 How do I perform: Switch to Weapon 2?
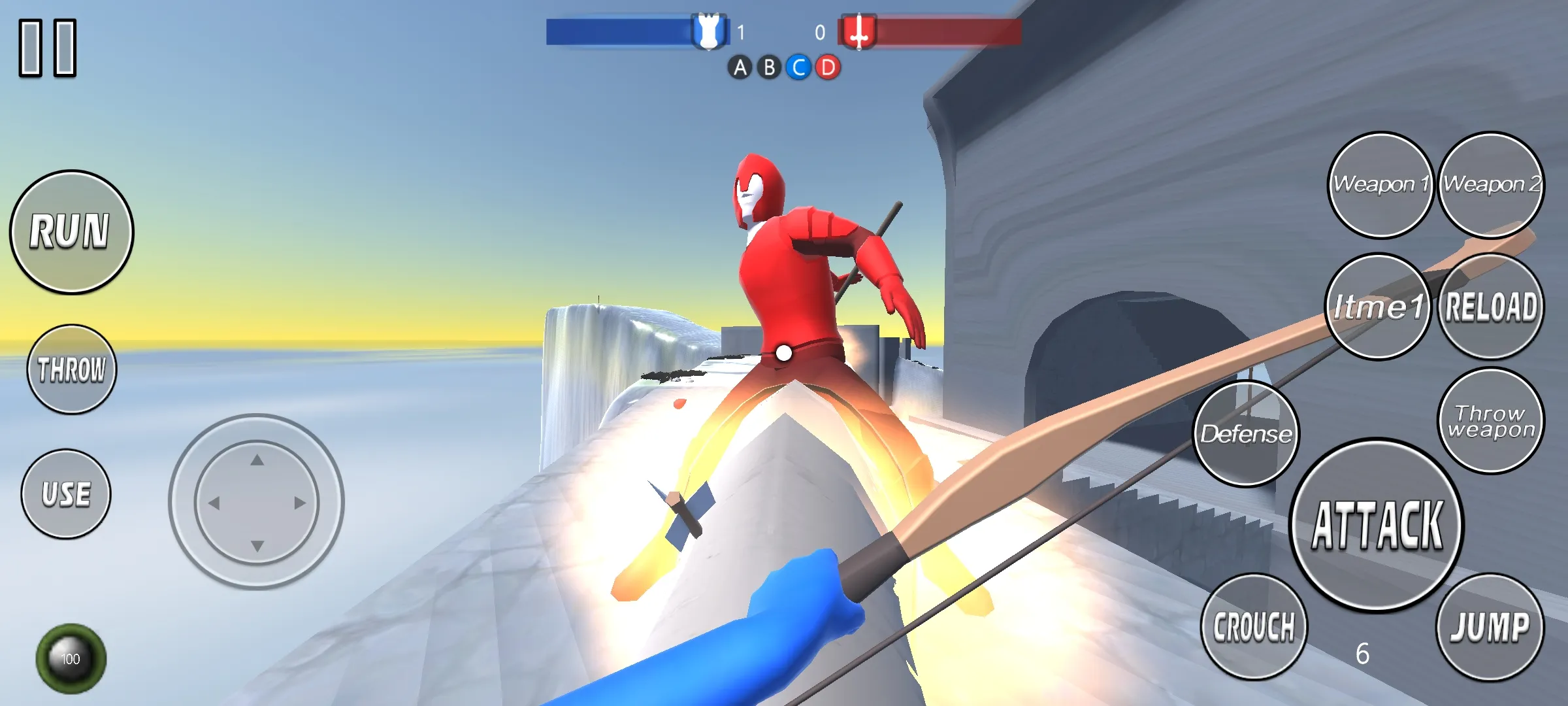(x=1491, y=185)
